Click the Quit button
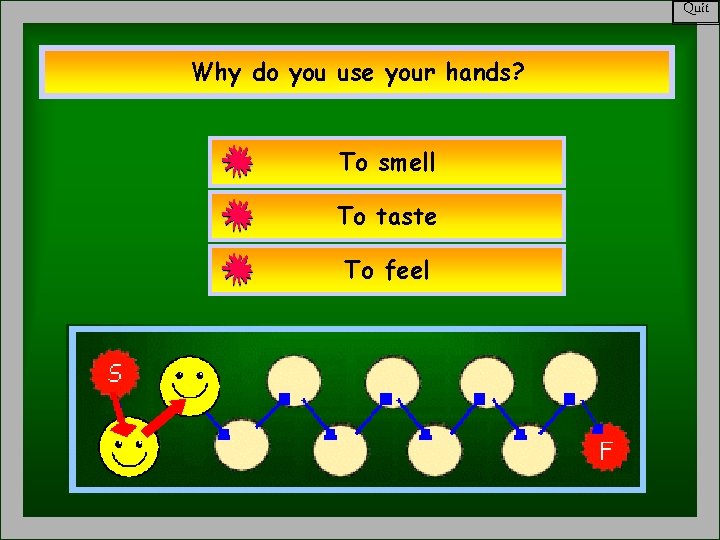Viewport: 720px width, 540px height. (696, 9)
